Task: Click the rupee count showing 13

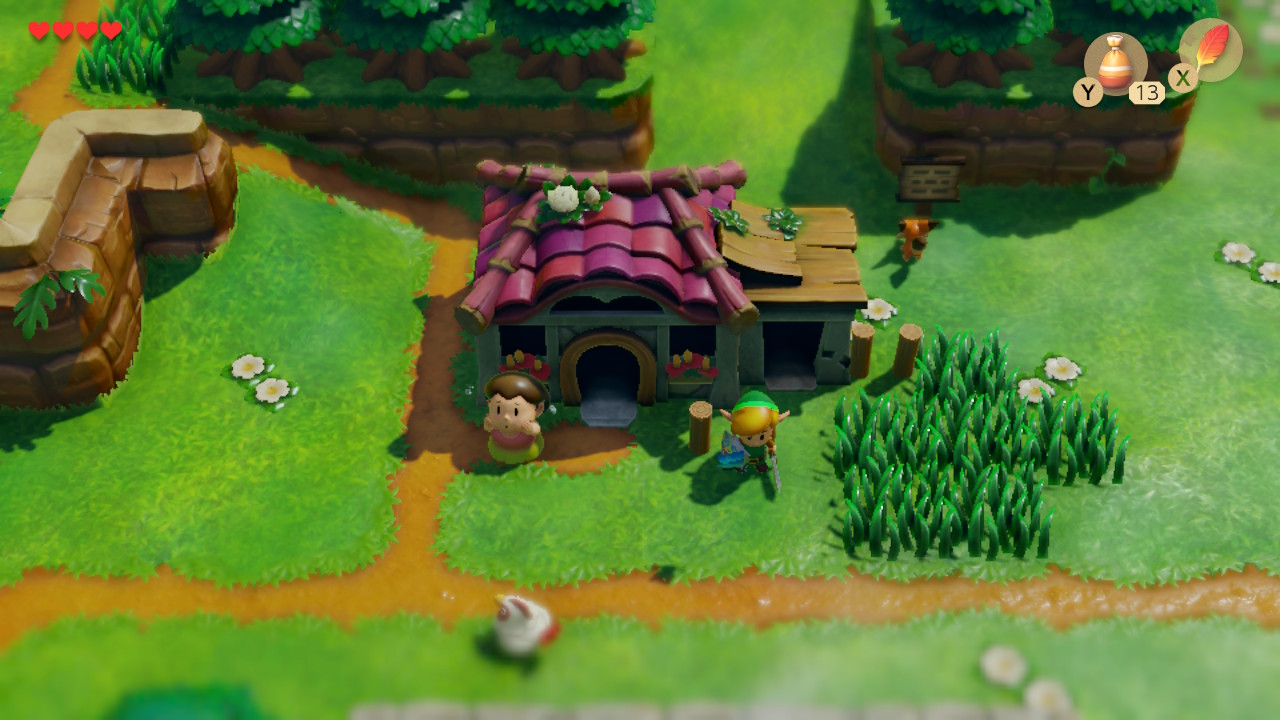Action: pyautogui.click(x=1148, y=93)
